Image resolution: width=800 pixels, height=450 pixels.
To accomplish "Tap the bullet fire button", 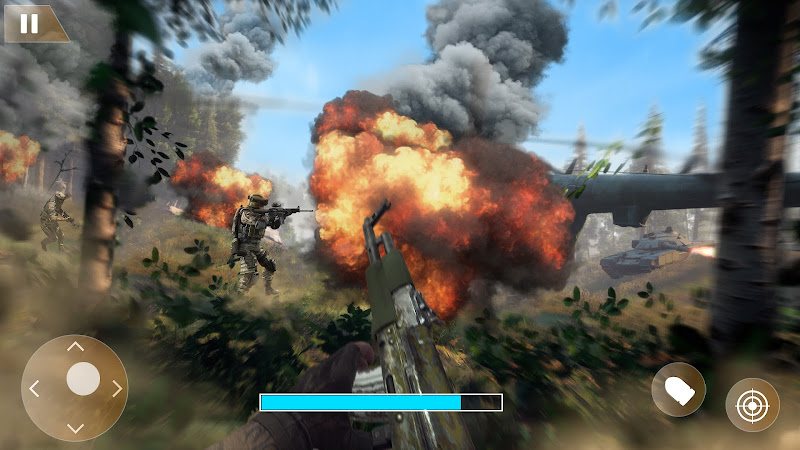I will point(678,389).
